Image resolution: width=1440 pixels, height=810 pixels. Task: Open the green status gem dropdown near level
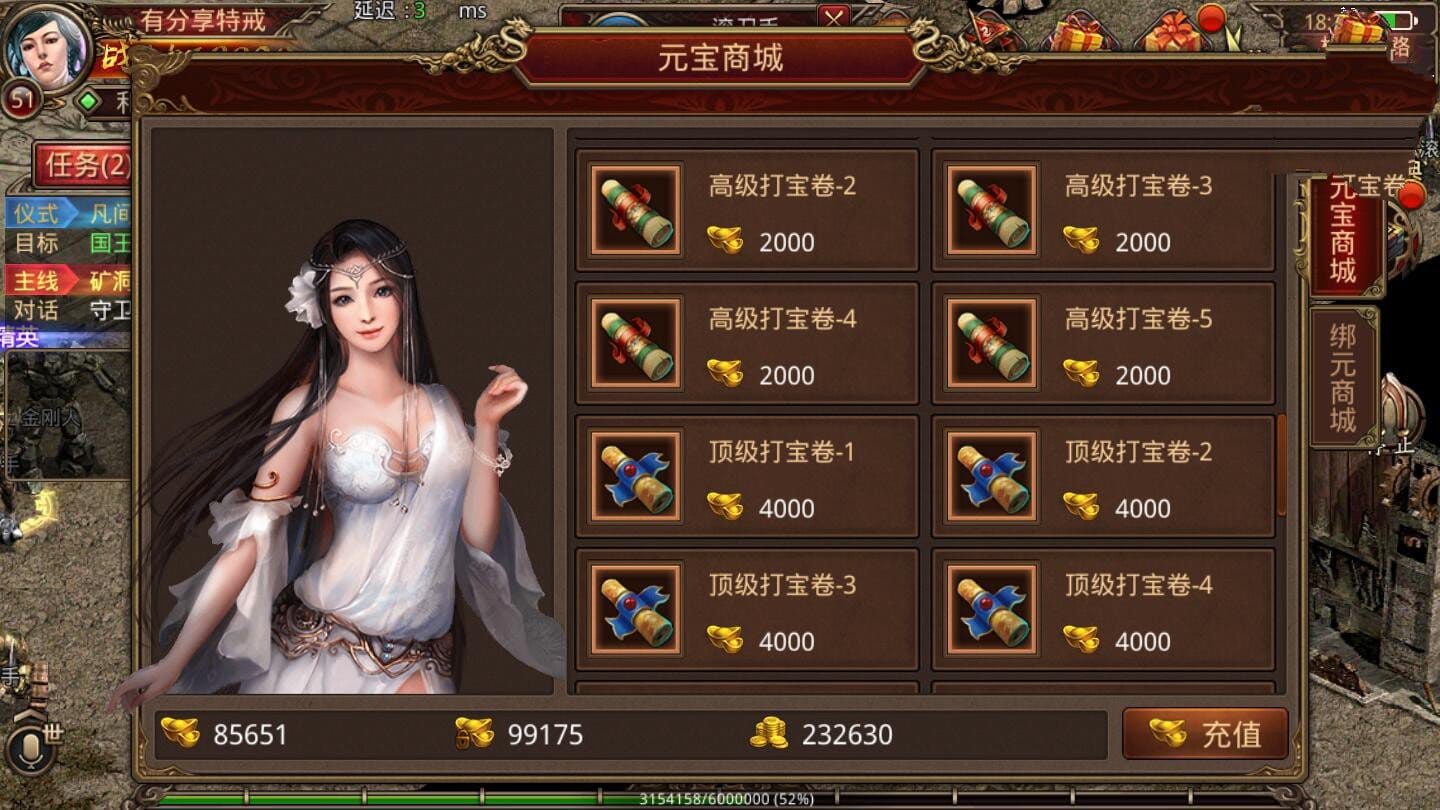pyautogui.click(x=84, y=100)
